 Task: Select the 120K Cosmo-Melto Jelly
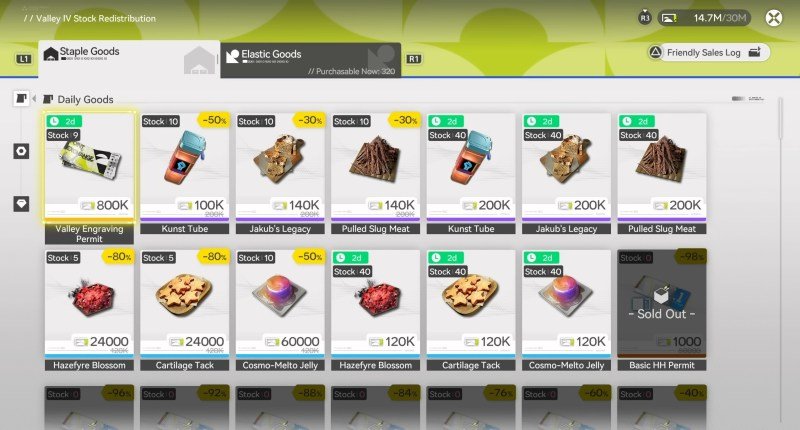tap(566, 303)
